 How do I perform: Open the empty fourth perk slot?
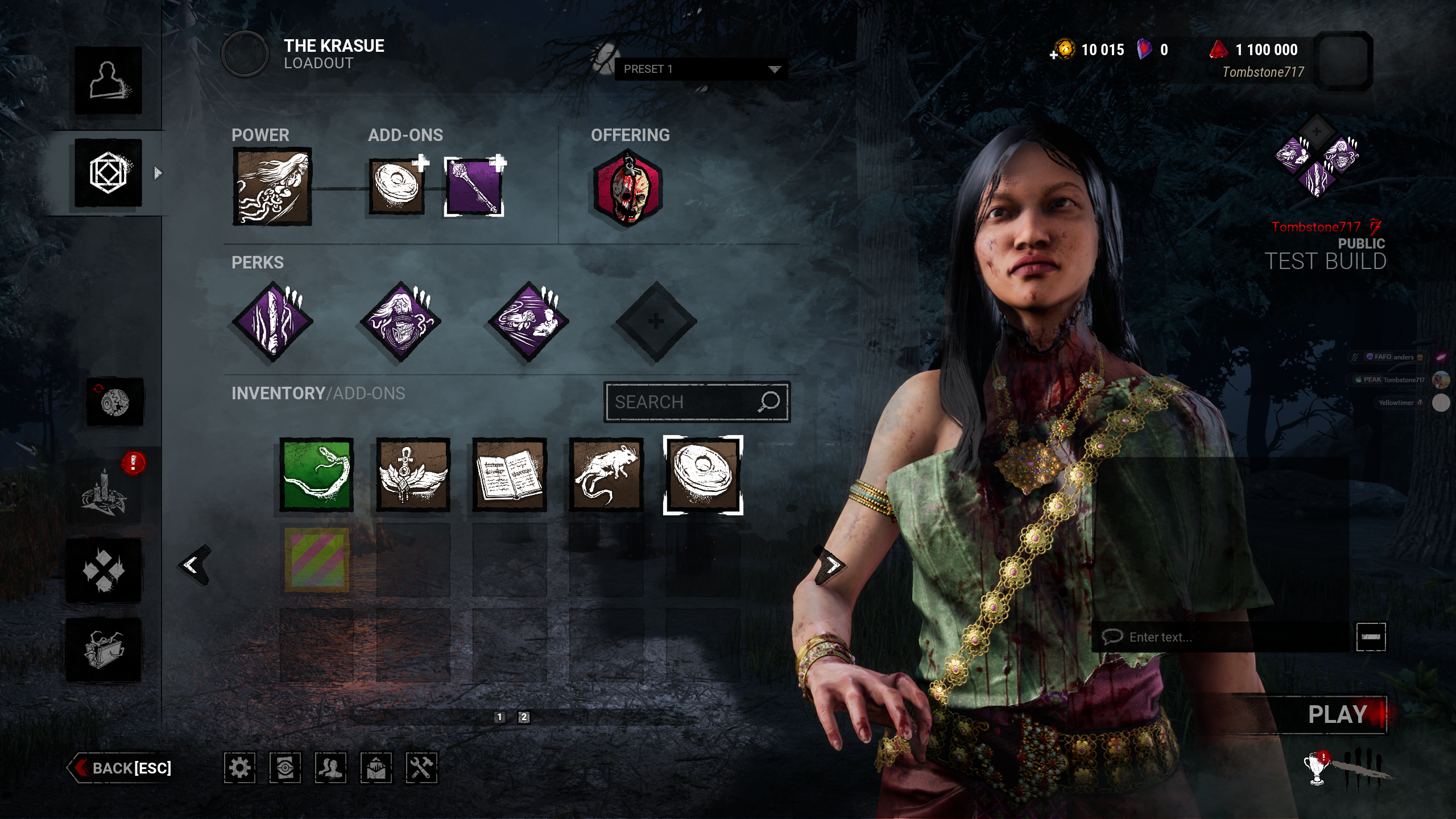[656, 321]
